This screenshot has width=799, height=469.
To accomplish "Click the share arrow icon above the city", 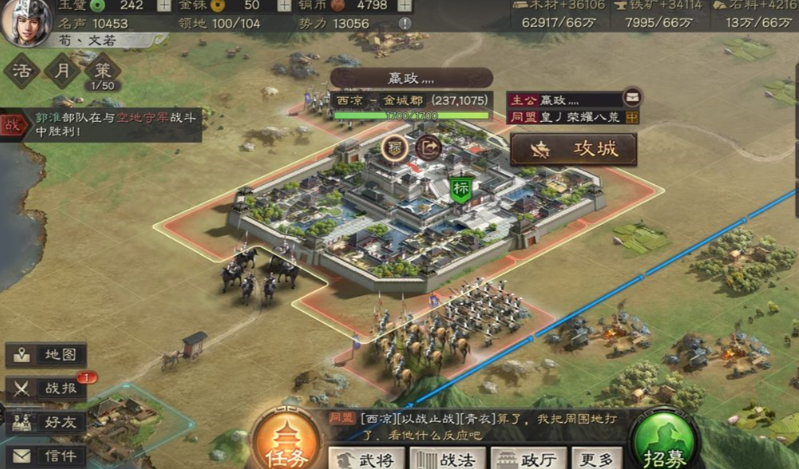I will point(428,147).
